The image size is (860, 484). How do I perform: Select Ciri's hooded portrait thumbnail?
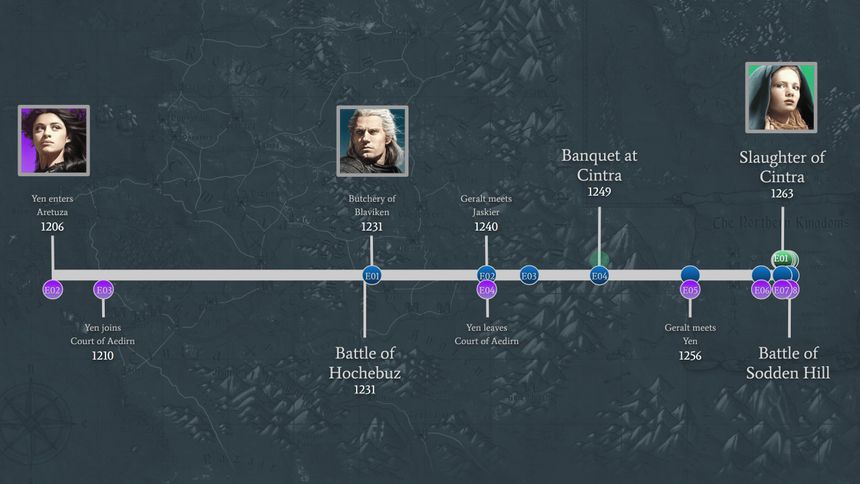pos(781,97)
